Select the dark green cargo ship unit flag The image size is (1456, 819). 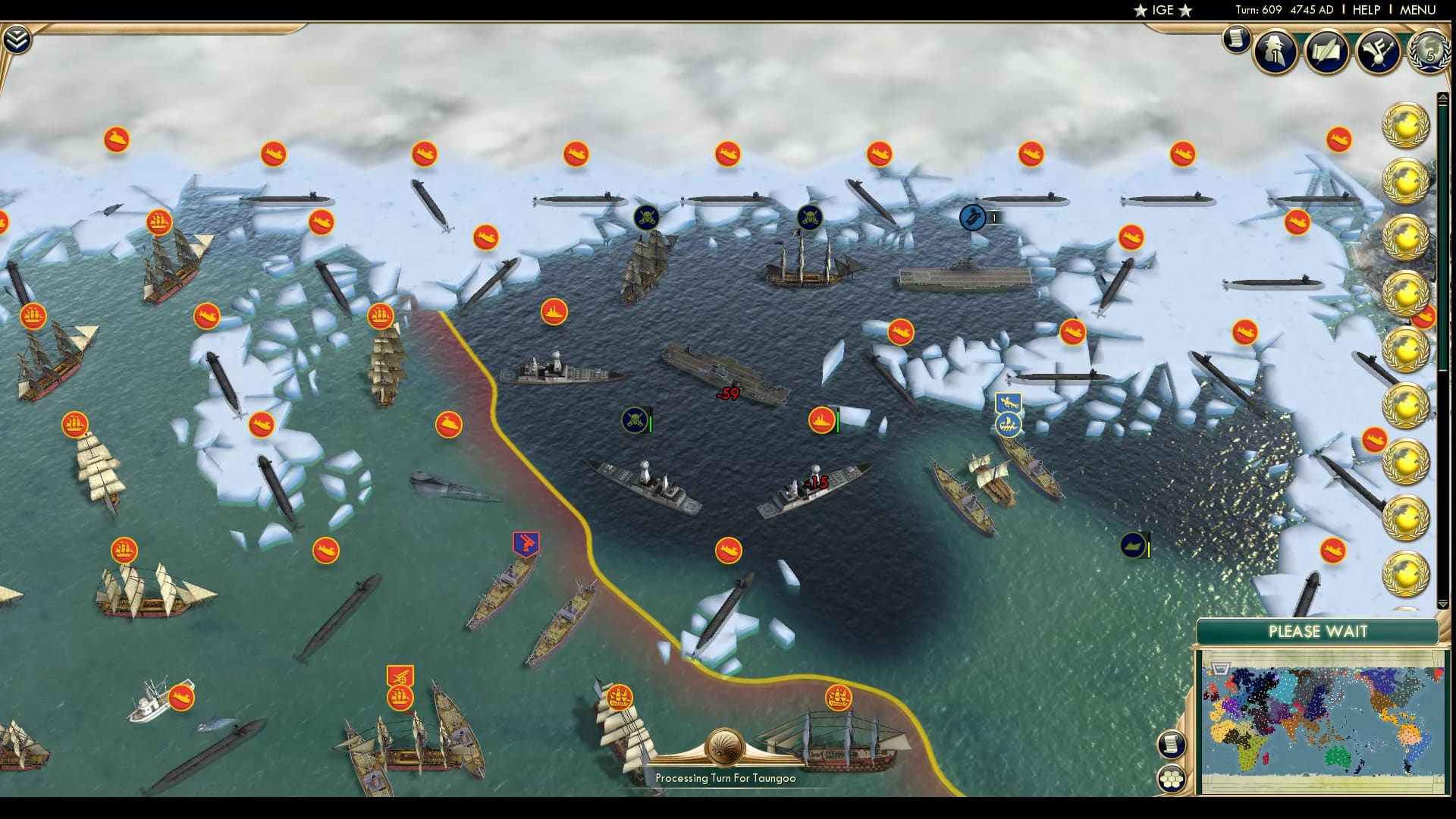point(1134,544)
